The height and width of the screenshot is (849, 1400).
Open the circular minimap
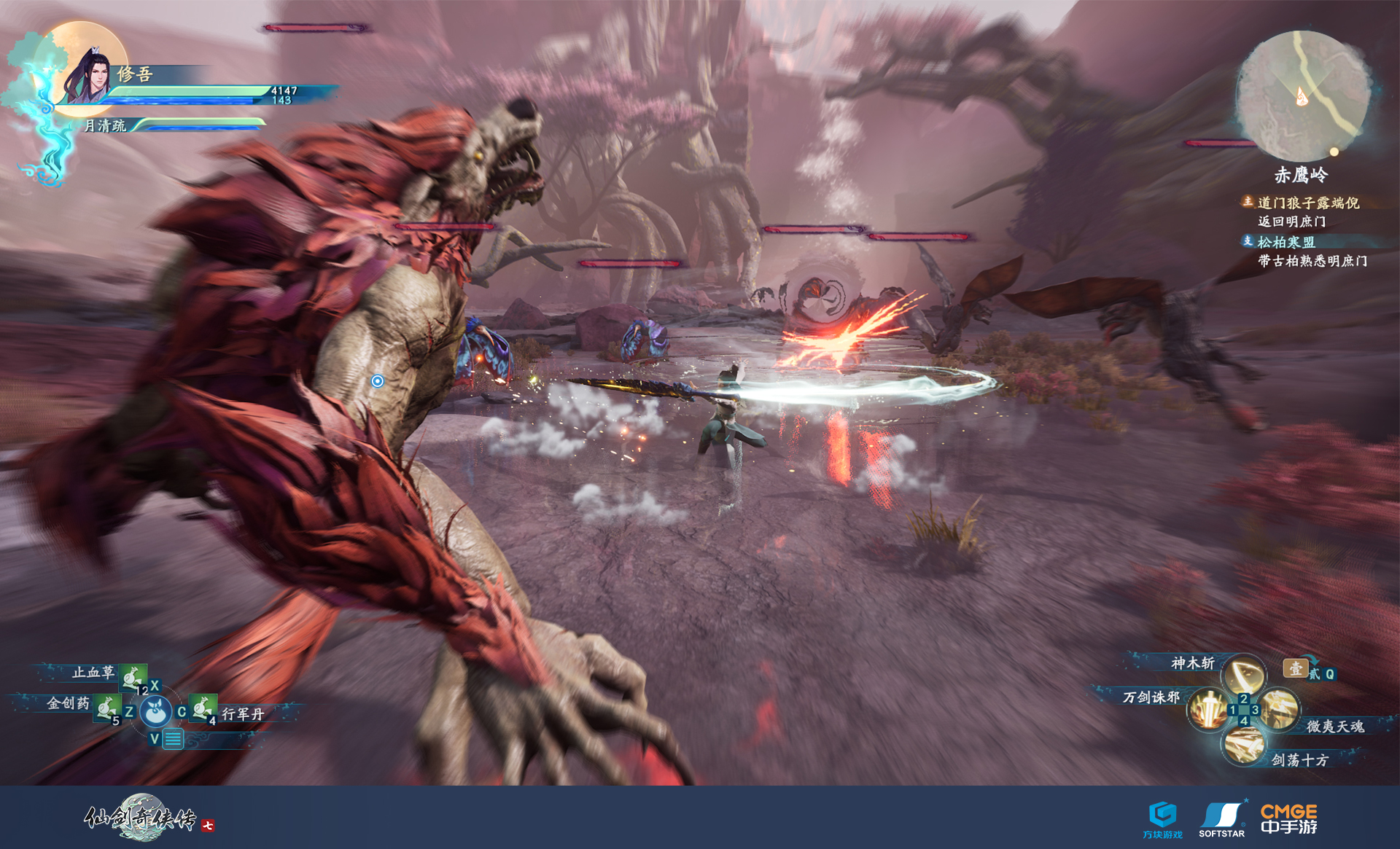(1302, 95)
